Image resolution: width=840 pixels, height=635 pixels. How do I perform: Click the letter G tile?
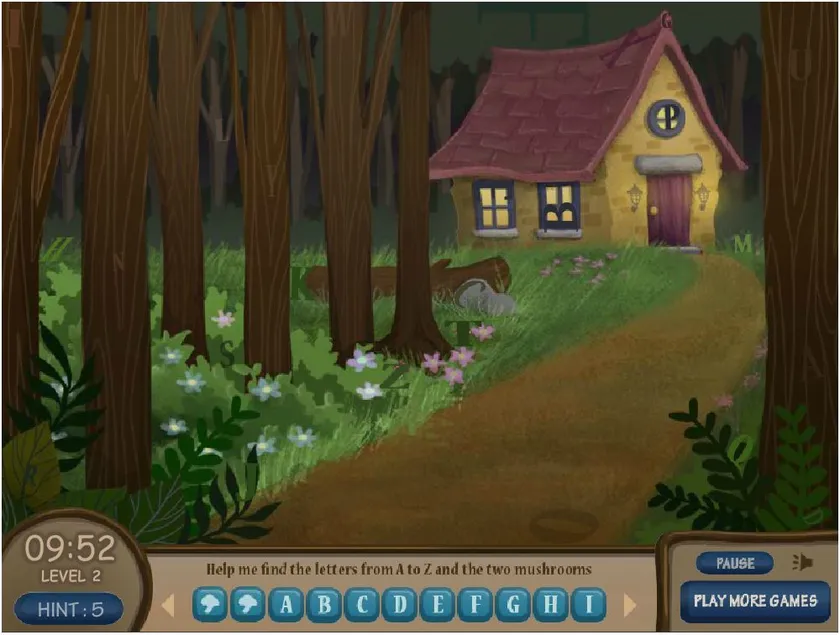[514, 604]
